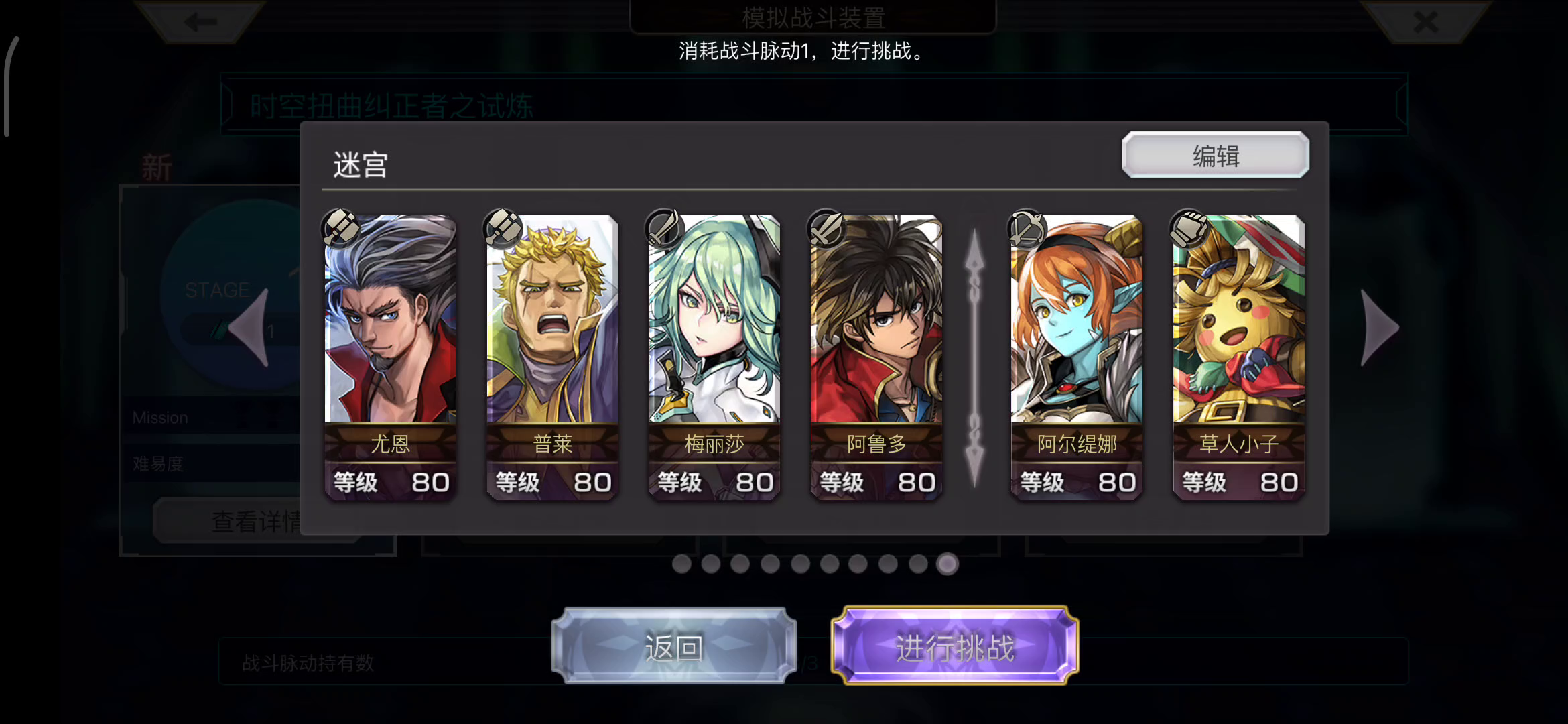Click the hammer icon on 草人小子's card

tap(1190, 229)
